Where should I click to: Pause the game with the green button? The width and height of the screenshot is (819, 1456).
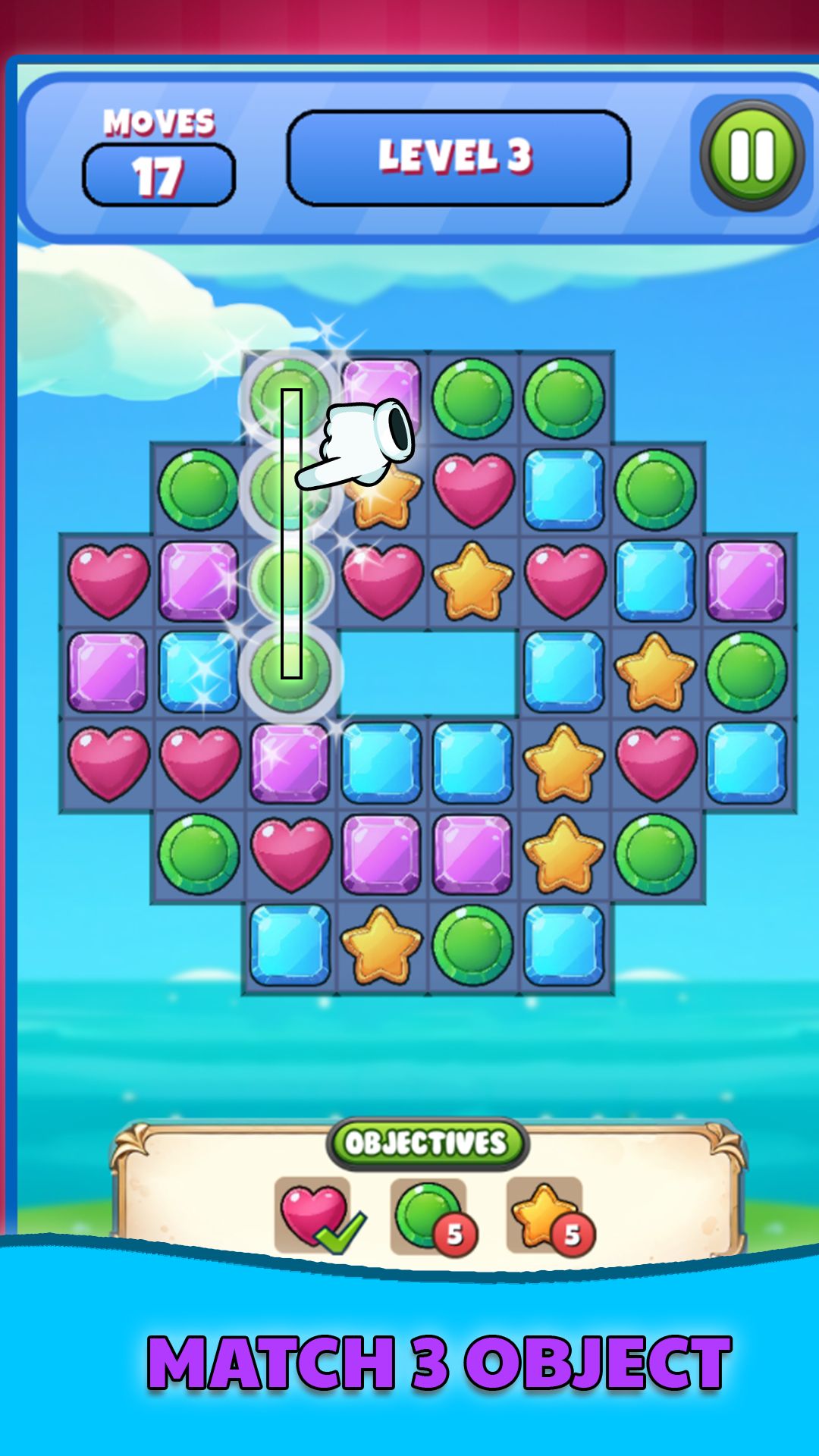752,155
